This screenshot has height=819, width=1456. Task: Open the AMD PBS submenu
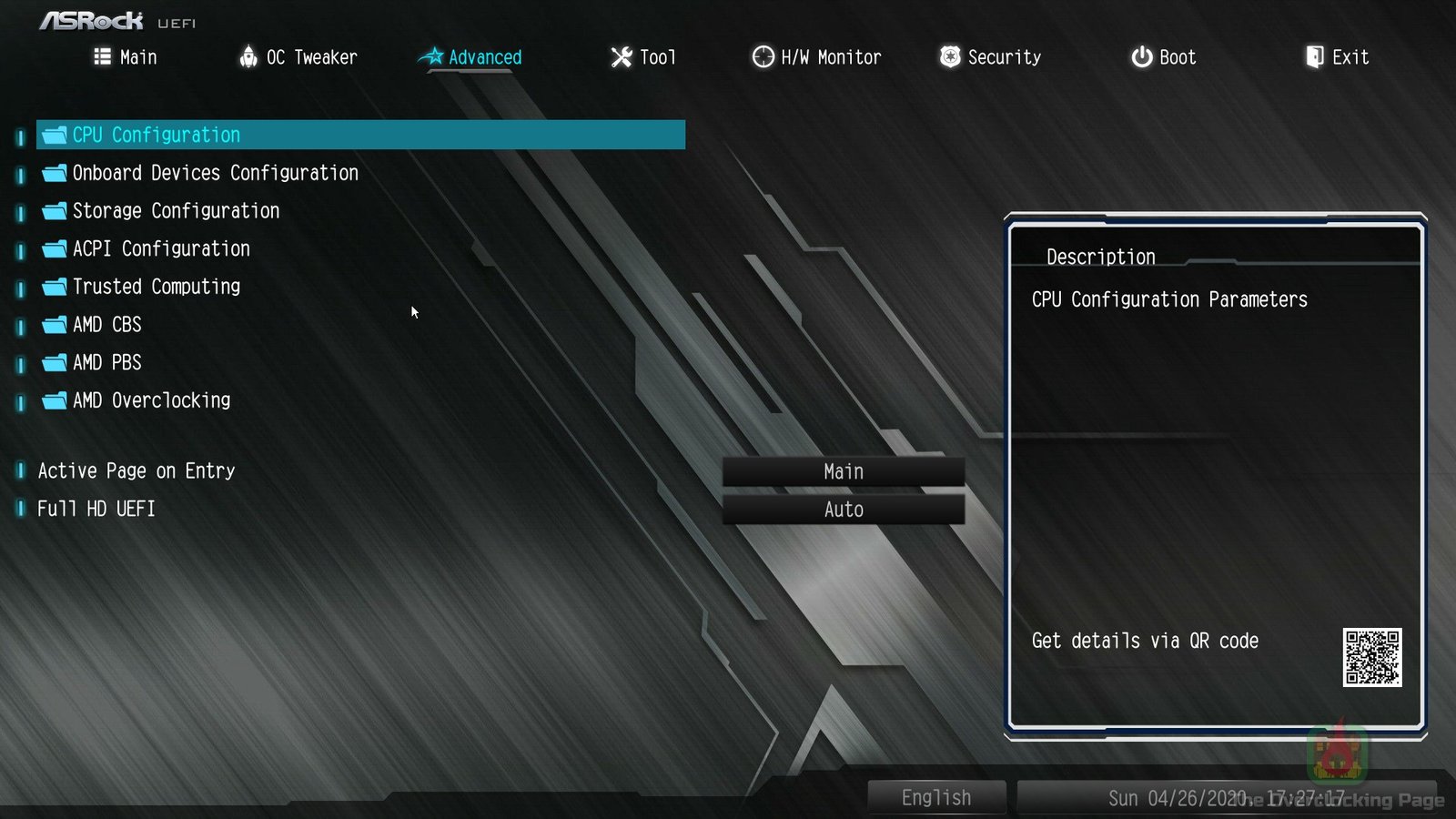(107, 363)
